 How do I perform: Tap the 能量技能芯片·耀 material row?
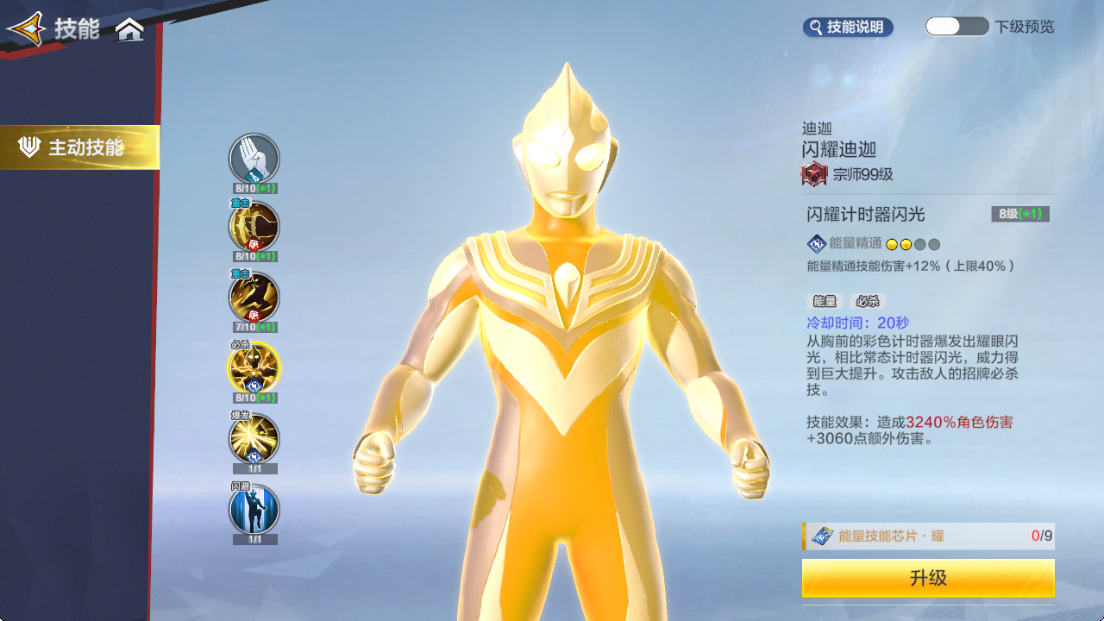[x=928, y=536]
